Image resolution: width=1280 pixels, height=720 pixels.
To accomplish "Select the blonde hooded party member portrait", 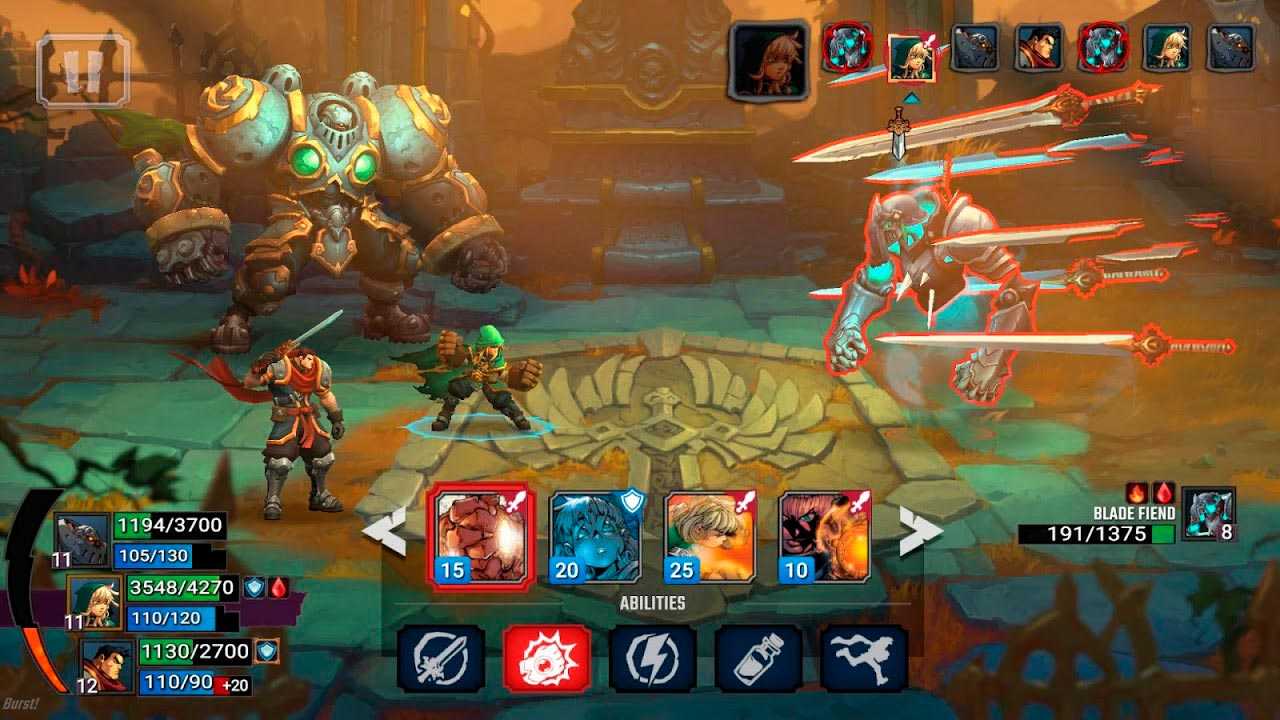I will [x=95, y=602].
